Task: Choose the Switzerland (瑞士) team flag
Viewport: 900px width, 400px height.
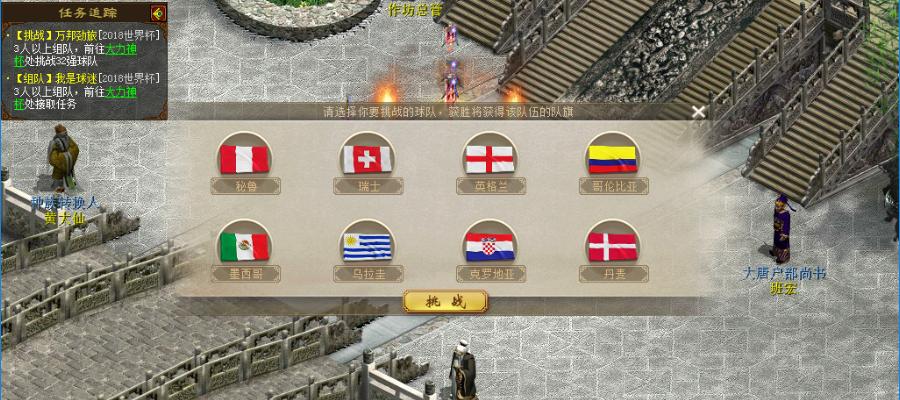Action: (x=368, y=158)
